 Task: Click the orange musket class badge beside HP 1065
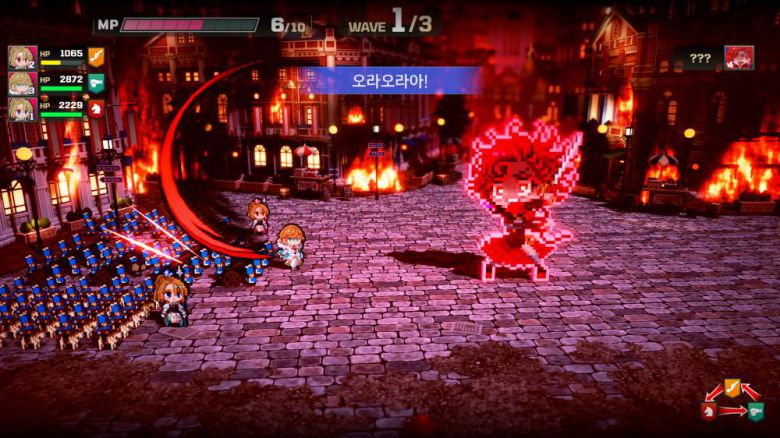(96, 56)
